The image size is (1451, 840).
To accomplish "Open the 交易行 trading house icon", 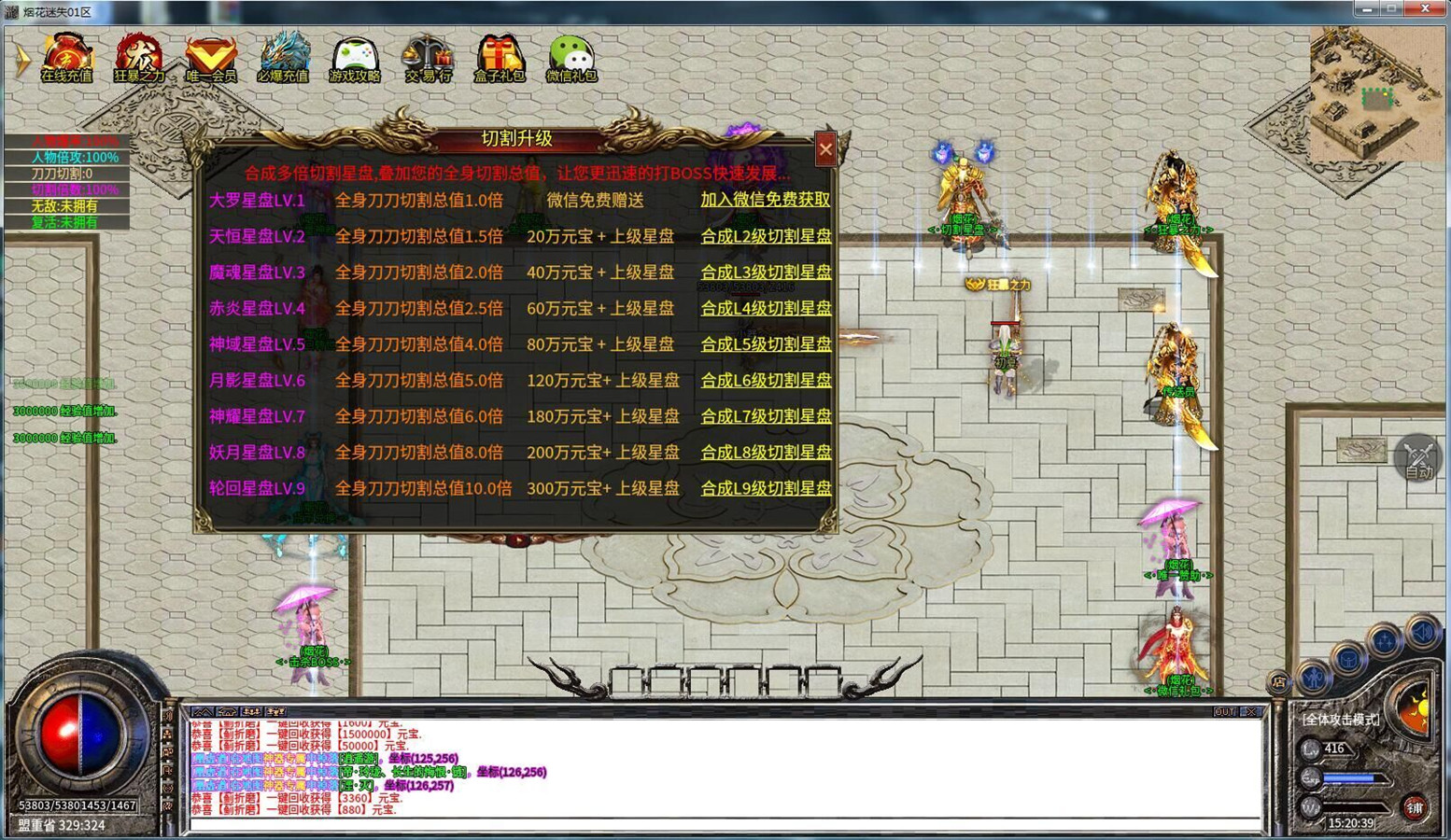I will [x=428, y=58].
